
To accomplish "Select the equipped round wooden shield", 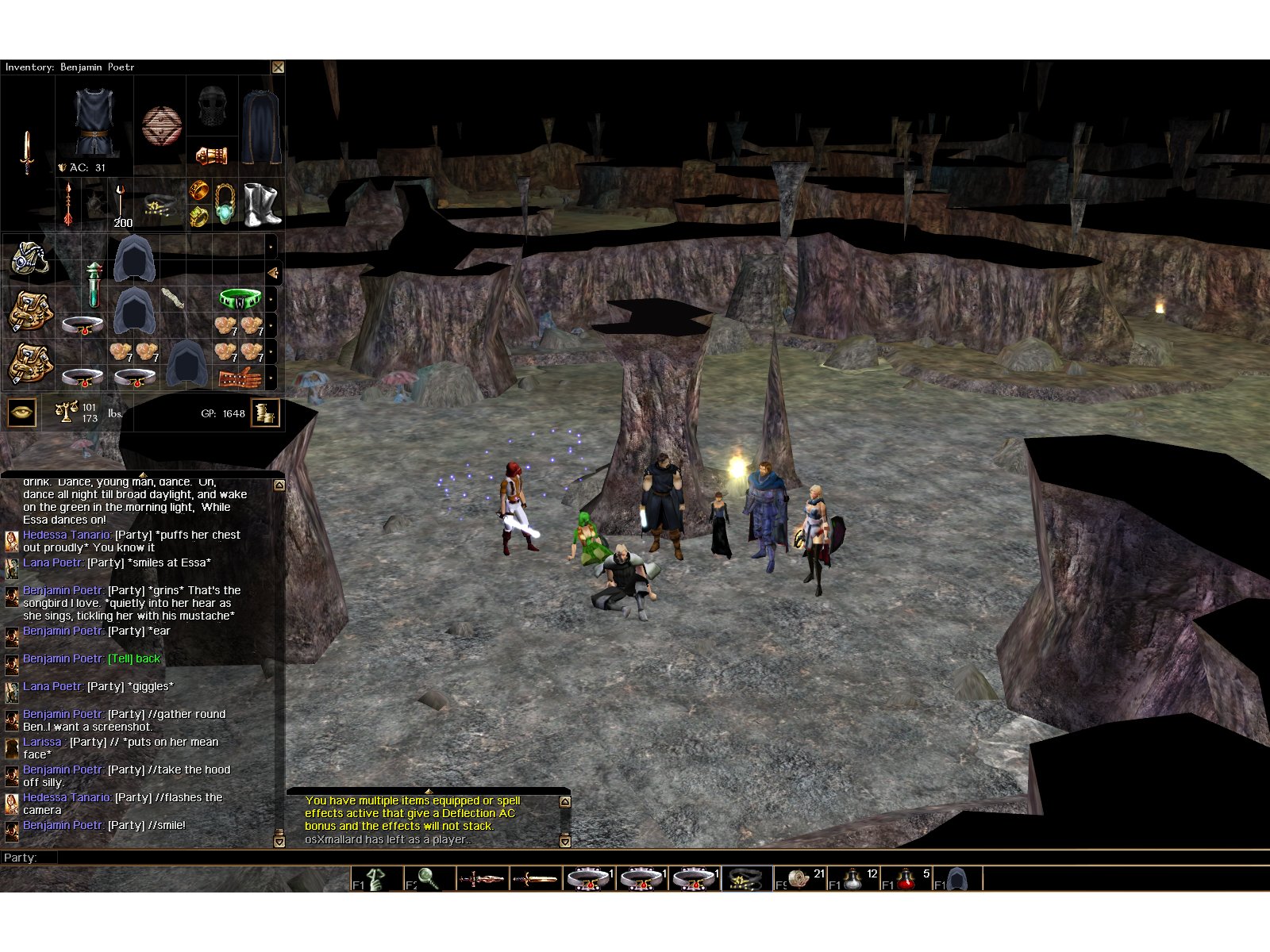I will [161, 125].
